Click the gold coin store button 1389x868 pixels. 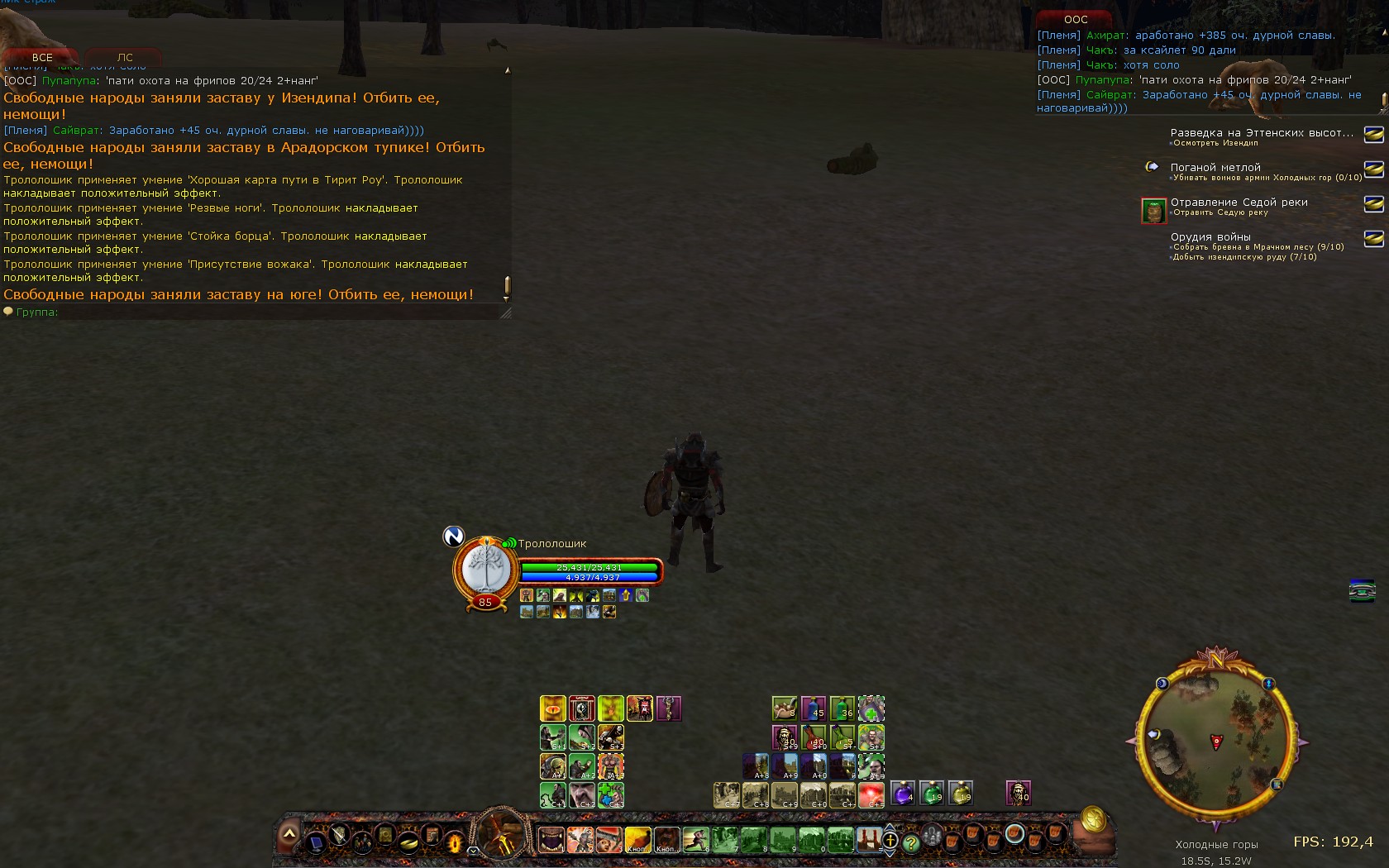pos(1093,818)
